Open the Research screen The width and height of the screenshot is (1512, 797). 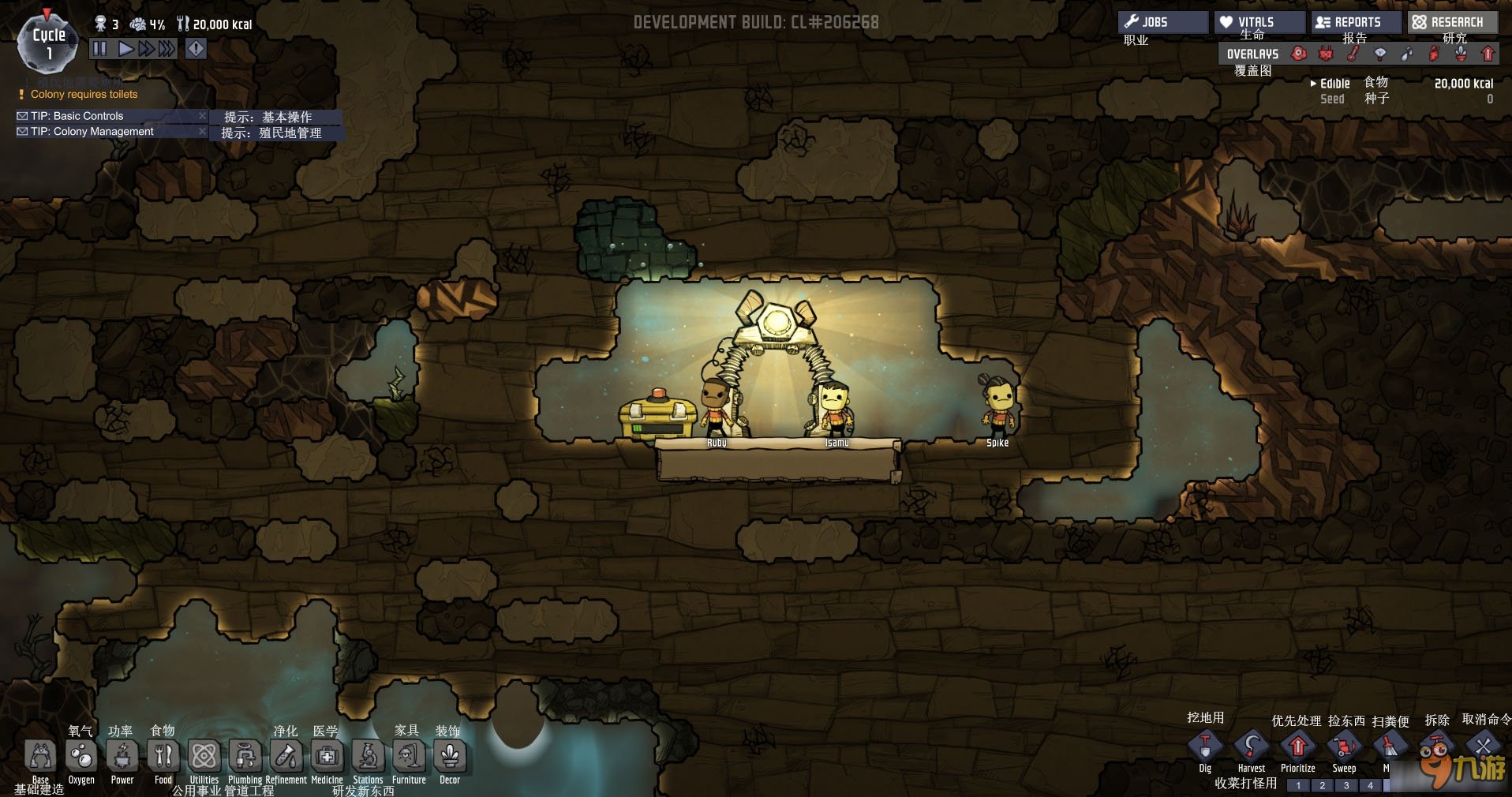pos(1453,22)
